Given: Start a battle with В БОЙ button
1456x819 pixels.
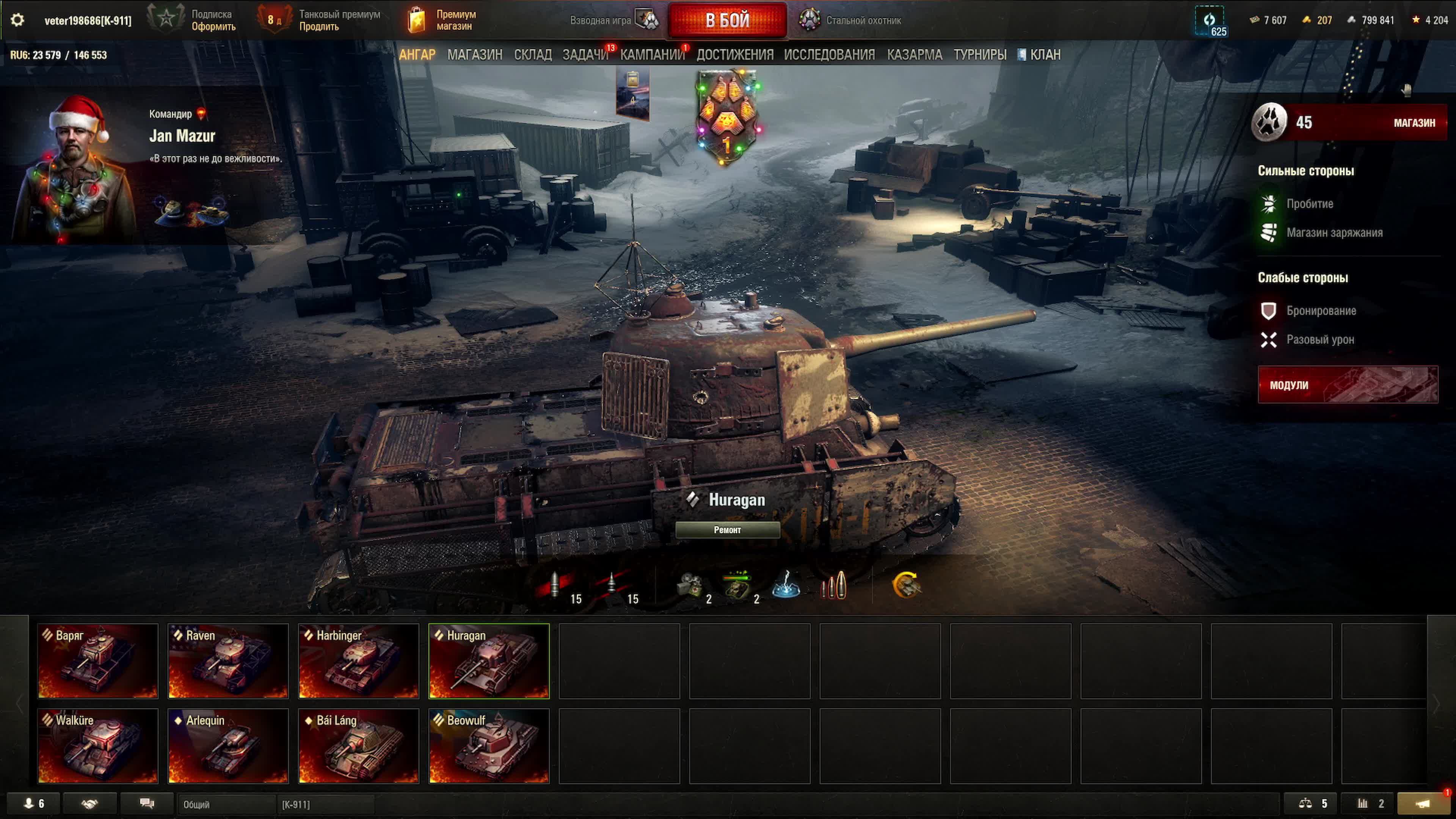Looking at the screenshot, I should 727,20.
